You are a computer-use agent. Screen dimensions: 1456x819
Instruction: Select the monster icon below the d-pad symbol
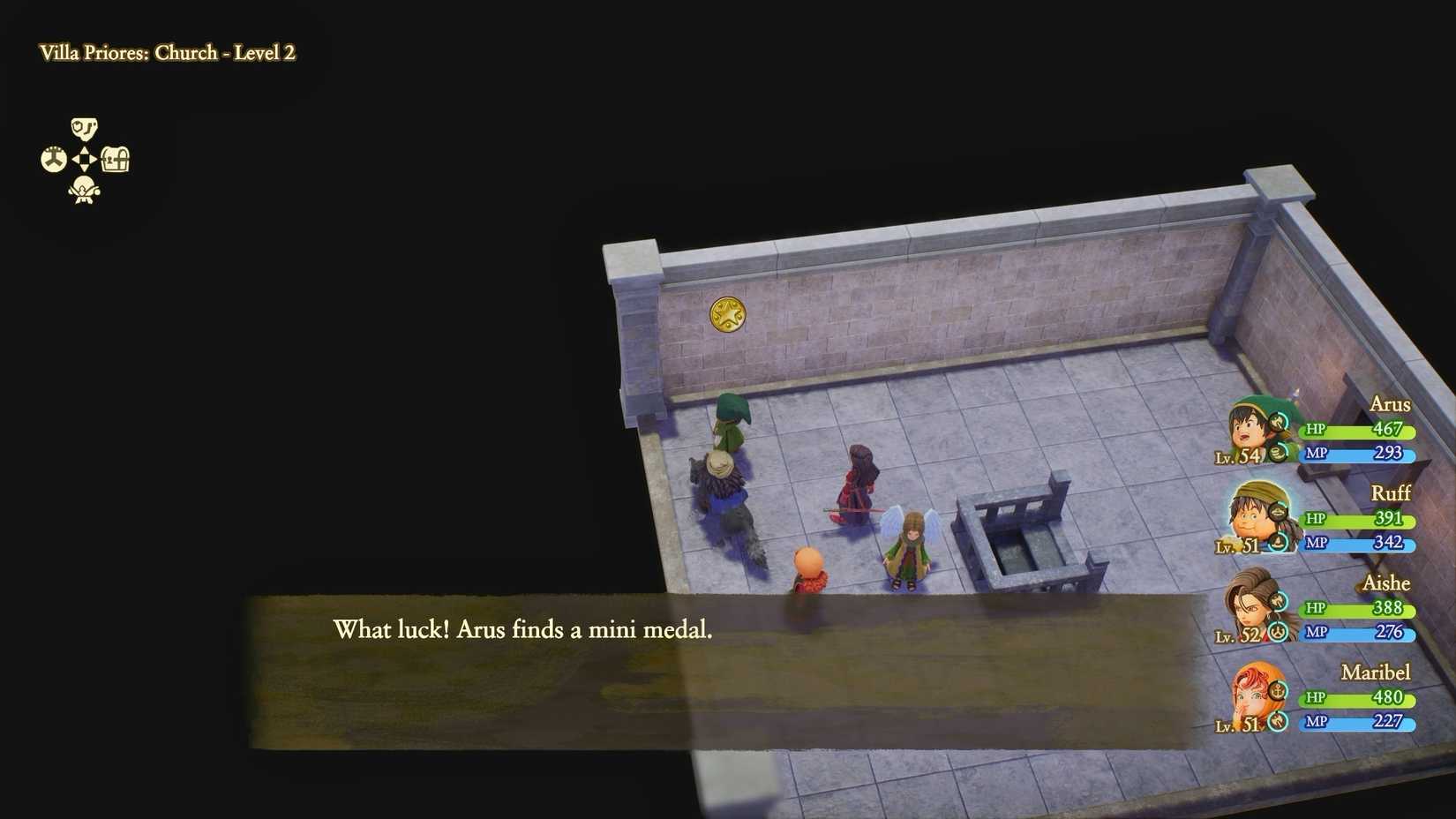tap(84, 190)
